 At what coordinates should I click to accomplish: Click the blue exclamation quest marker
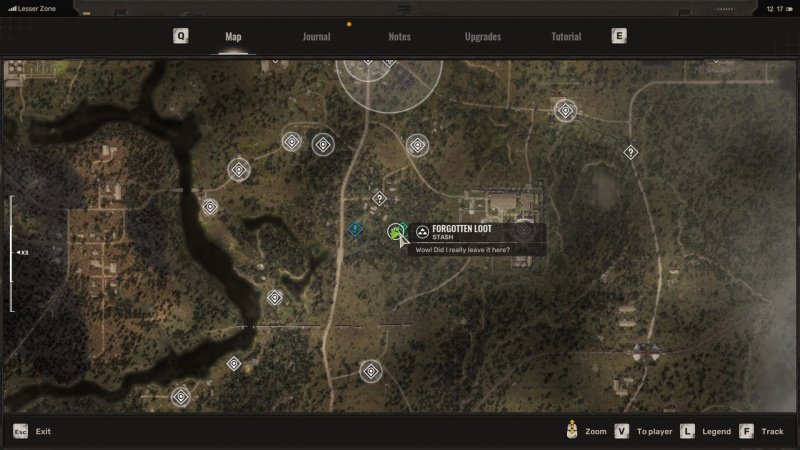click(355, 229)
